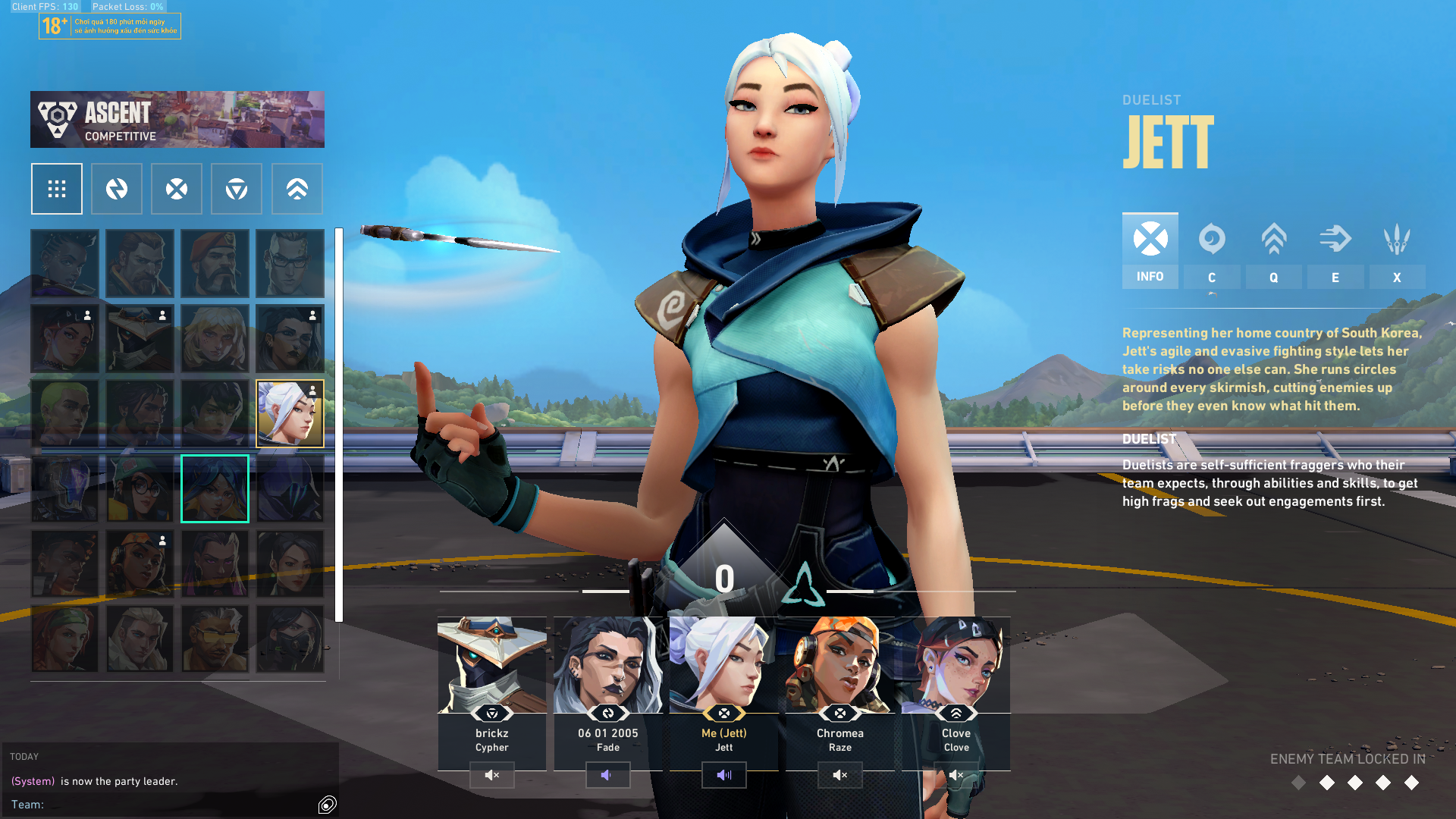Viewport: 1456px width, 819px height.
Task: View Jett's X ultimate ability details
Action: coord(1396,250)
